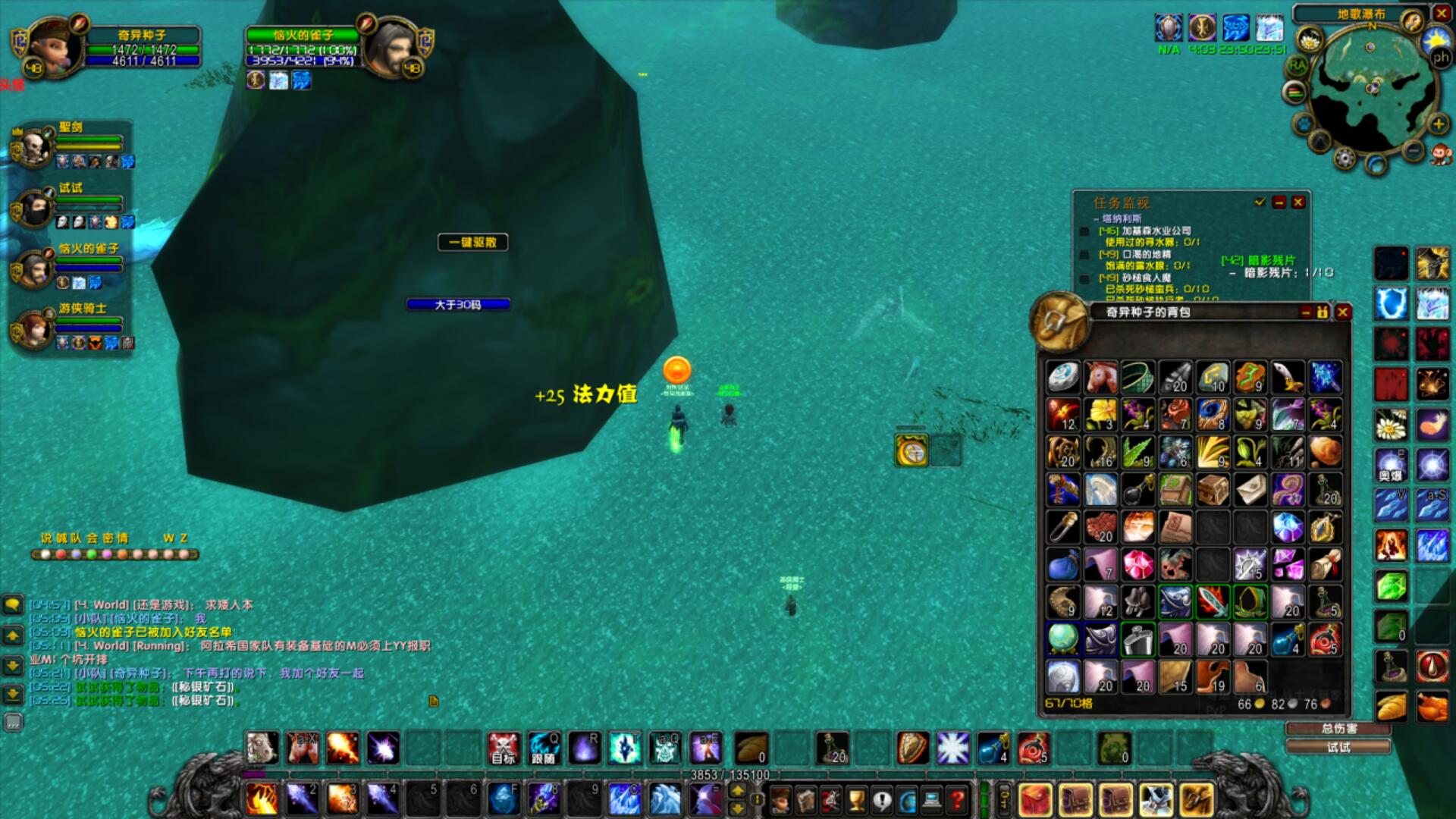Activate the 跟随 follow action button

tap(544, 748)
